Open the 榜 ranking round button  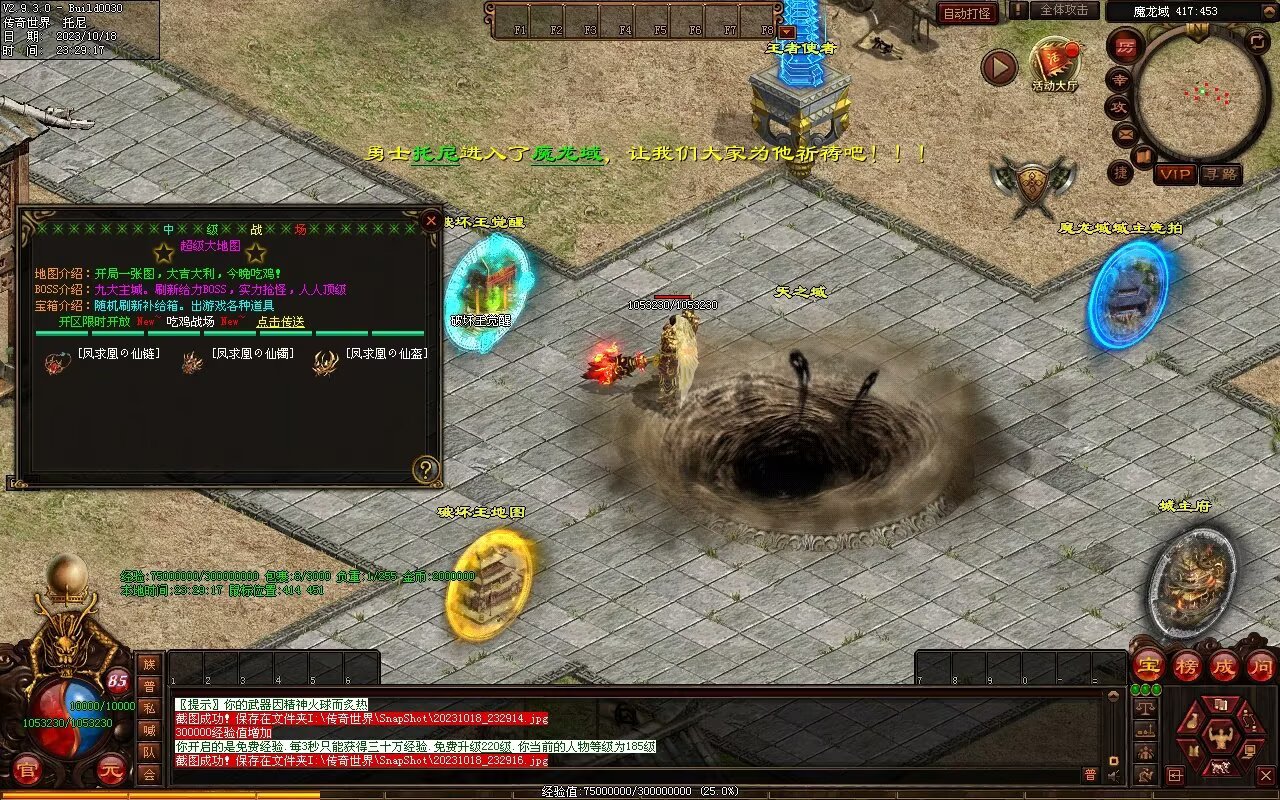[x=1187, y=665]
